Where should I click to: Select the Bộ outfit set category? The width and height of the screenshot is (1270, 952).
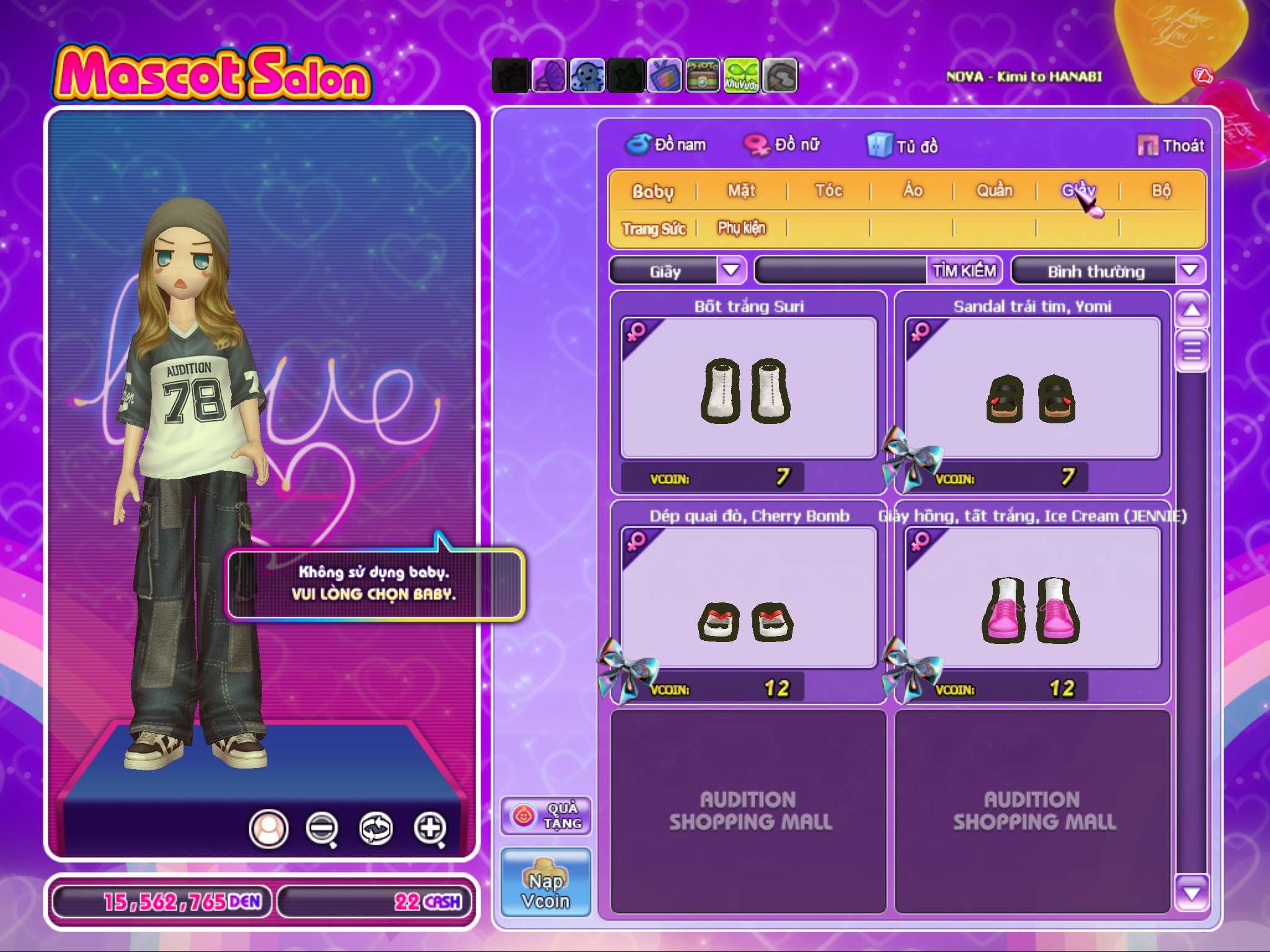tap(1161, 191)
